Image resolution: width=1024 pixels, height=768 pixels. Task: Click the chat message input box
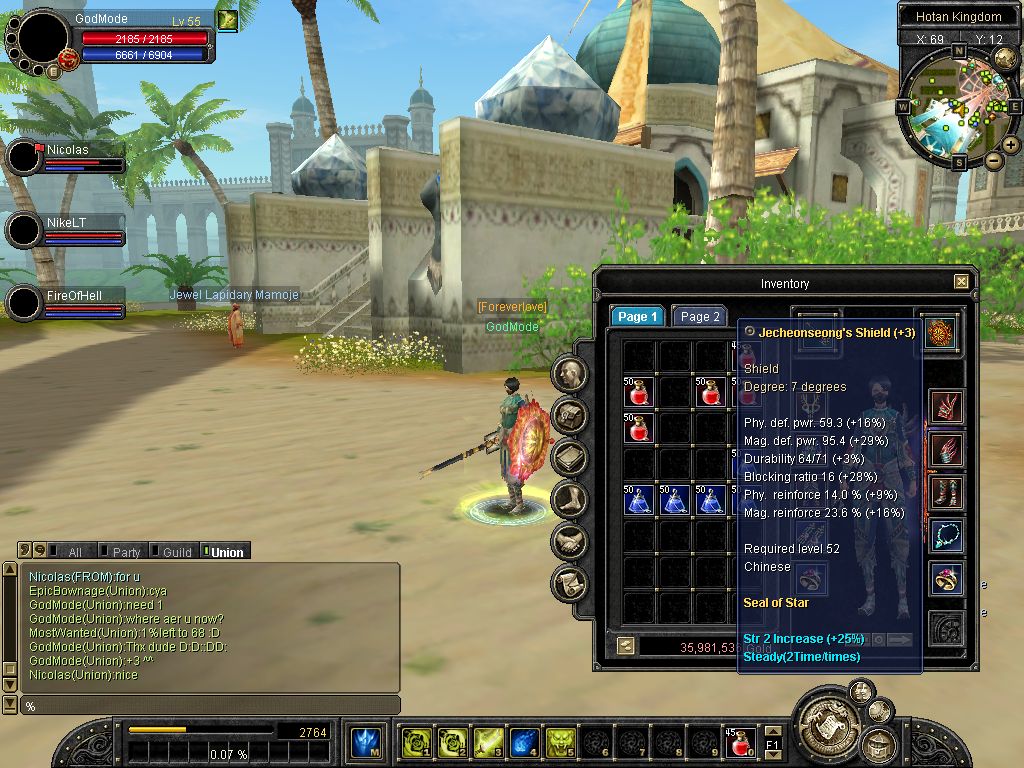coord(210,706)
